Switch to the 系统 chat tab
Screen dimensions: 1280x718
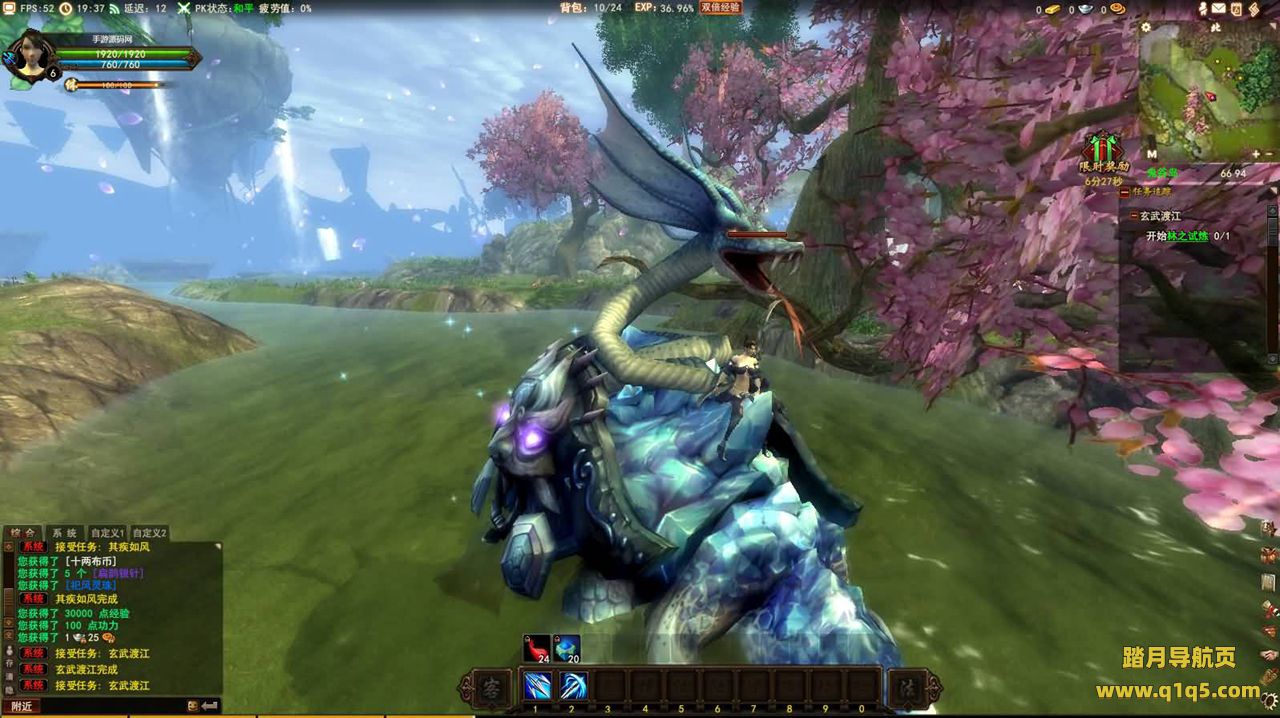[x=65, y=533]
